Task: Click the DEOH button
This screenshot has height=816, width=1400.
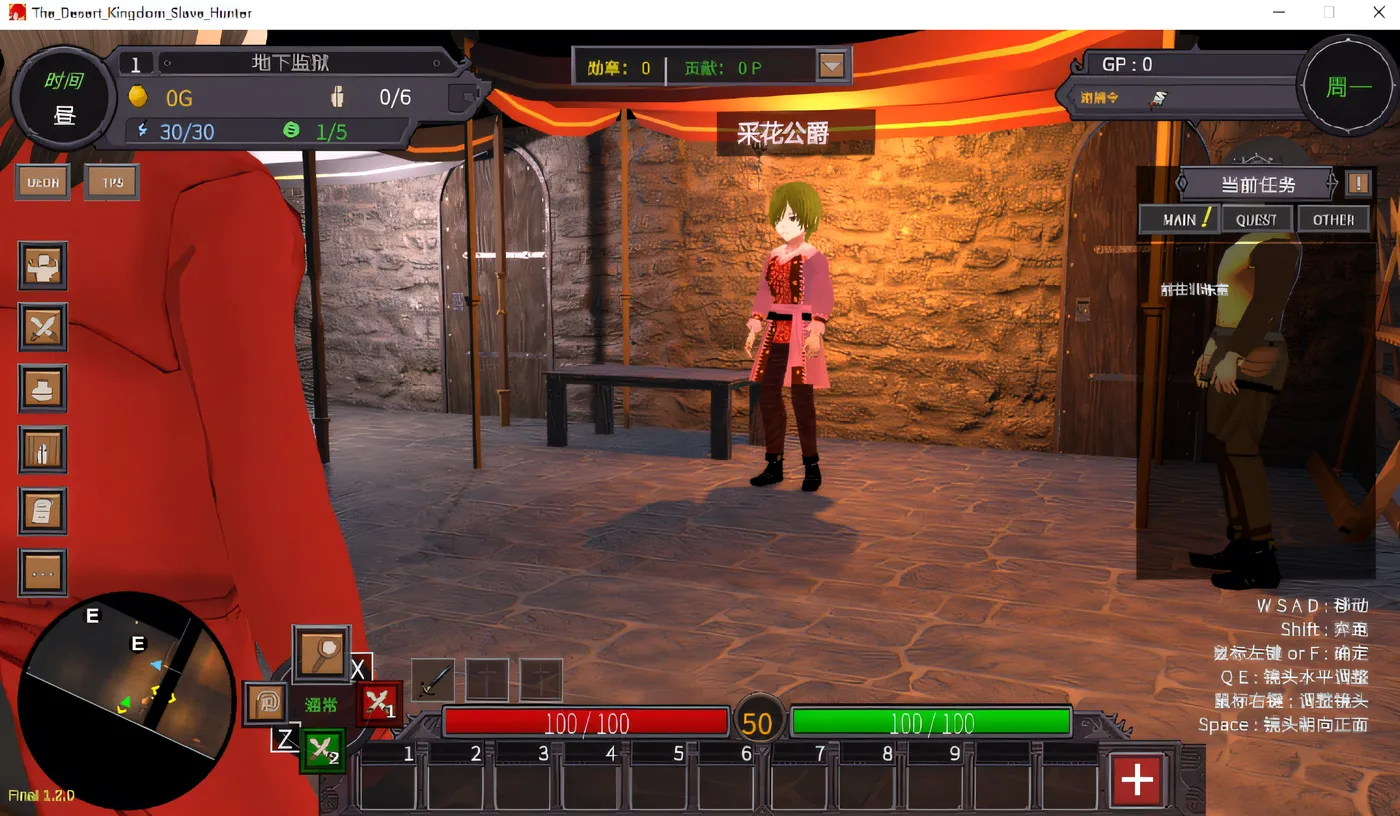Action: point(43,182)
